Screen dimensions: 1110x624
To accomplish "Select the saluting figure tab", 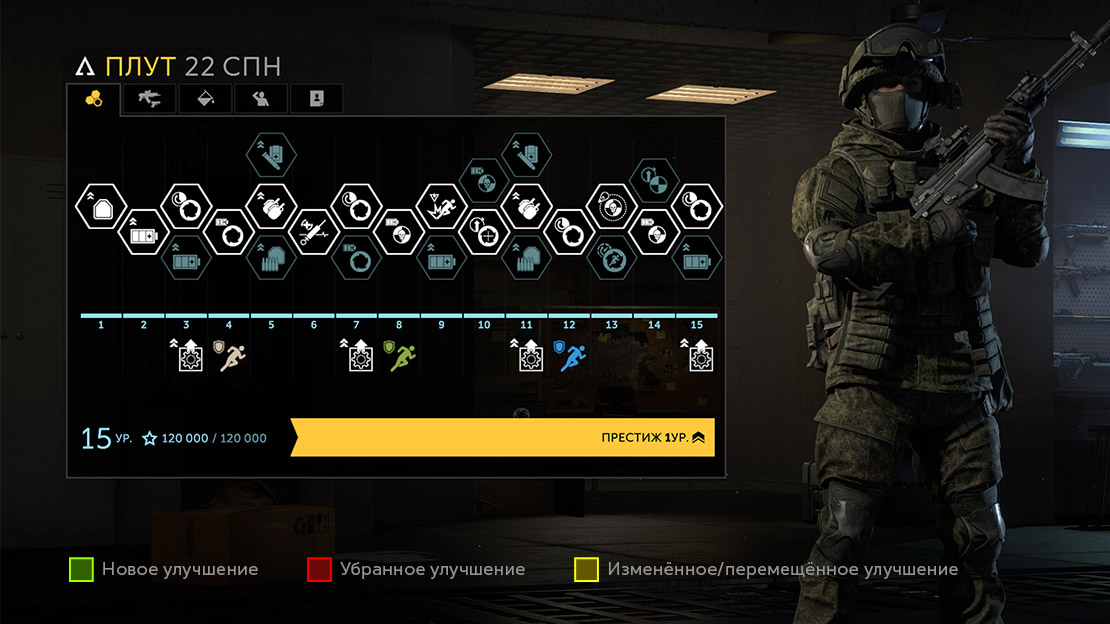I will (261, 98).
